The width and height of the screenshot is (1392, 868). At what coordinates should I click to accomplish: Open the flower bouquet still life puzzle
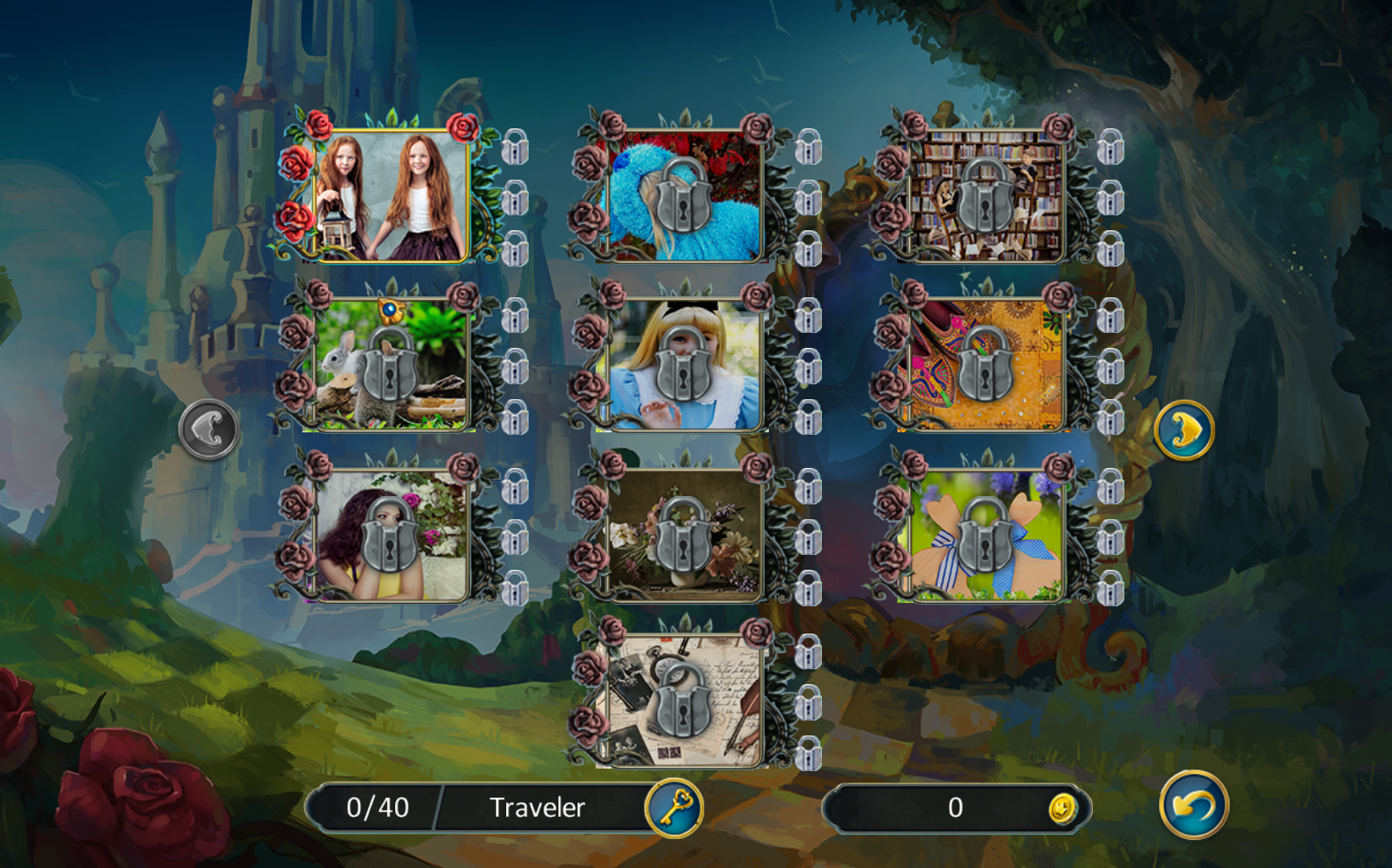684,536
